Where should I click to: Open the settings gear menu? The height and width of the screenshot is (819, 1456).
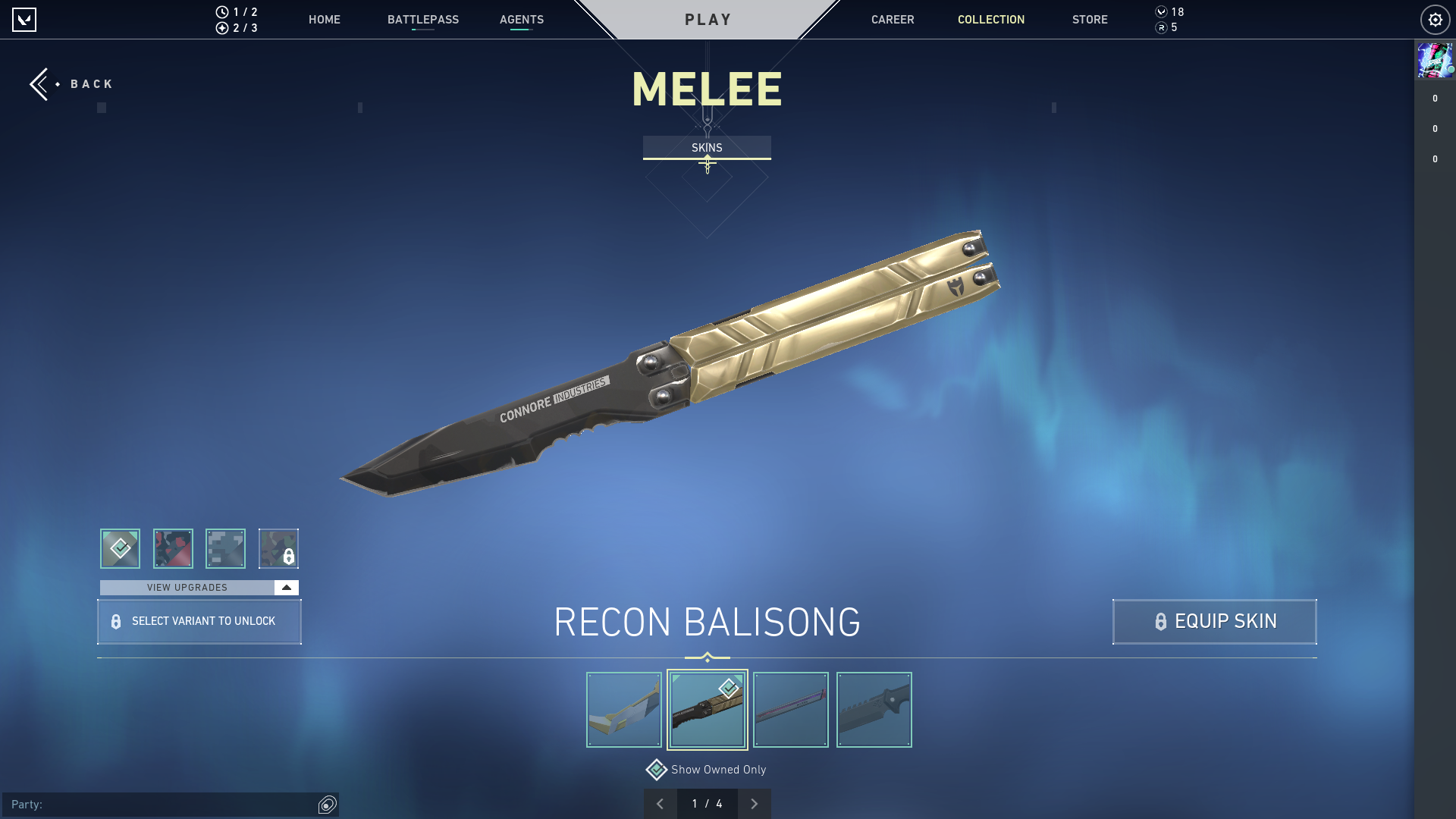(x=1435, y=19)
